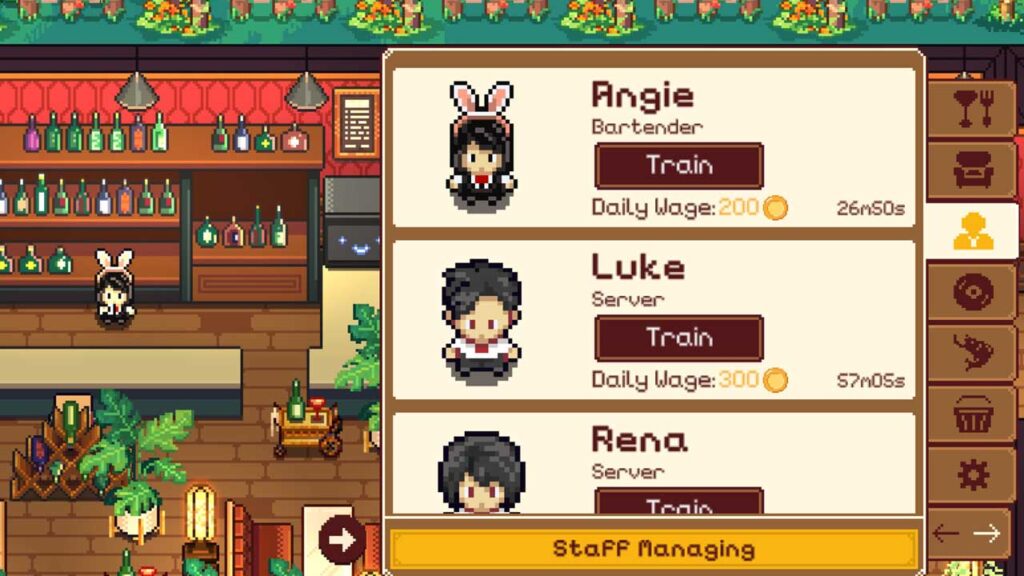Open the vinyl record music tab
This screenshot has width=1024, height=576.
971,293
